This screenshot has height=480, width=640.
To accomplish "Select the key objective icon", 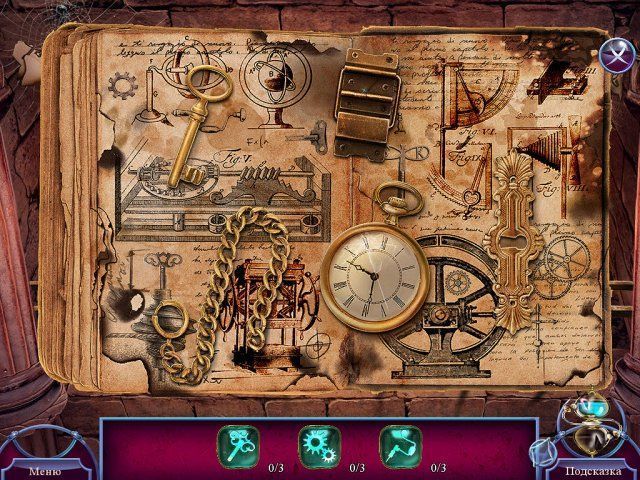I will coord(239,447).
